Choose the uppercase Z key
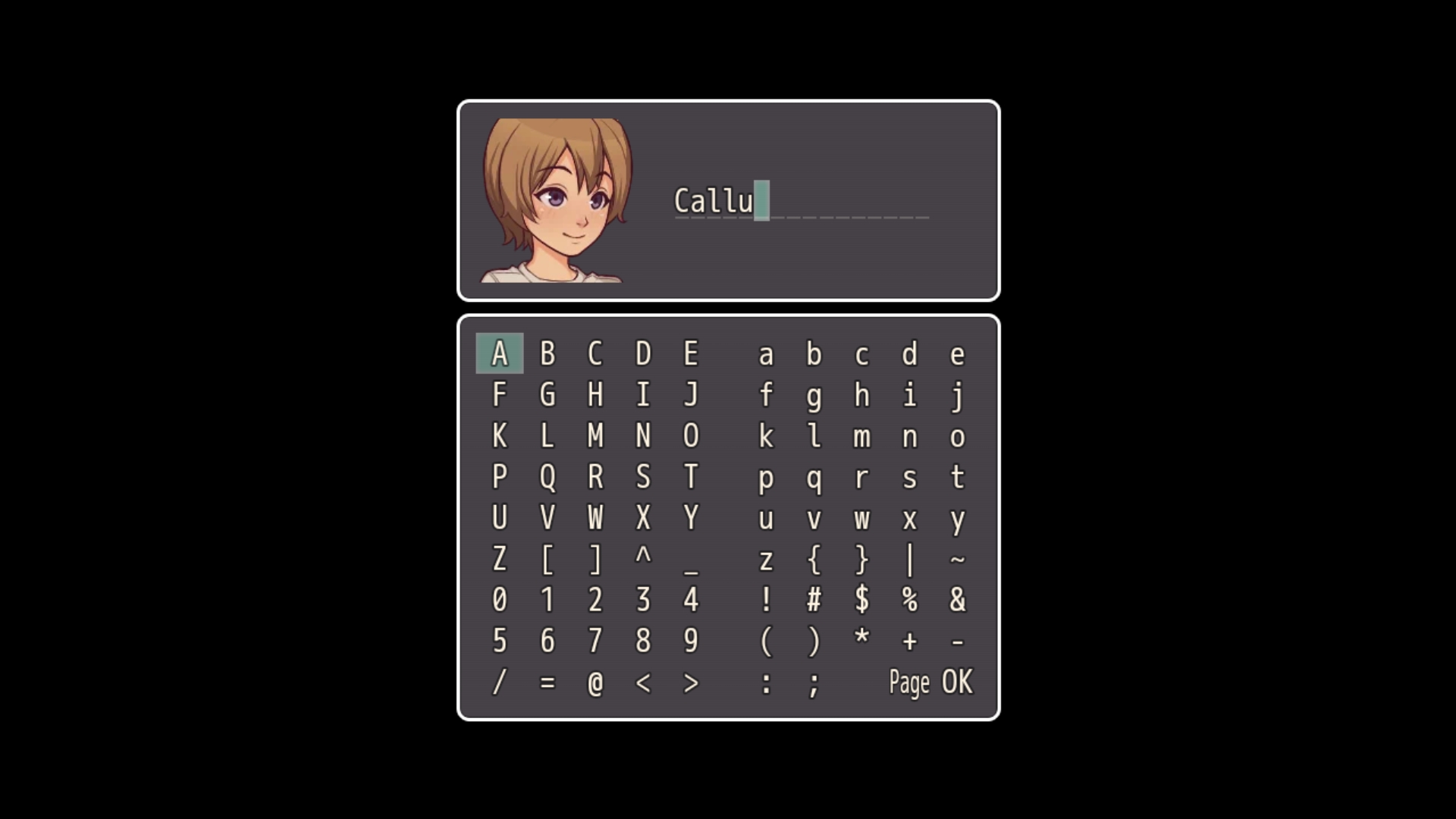The height and width of the screenshot is (819, 1456). pyautogui.click(x=499, y=560)
